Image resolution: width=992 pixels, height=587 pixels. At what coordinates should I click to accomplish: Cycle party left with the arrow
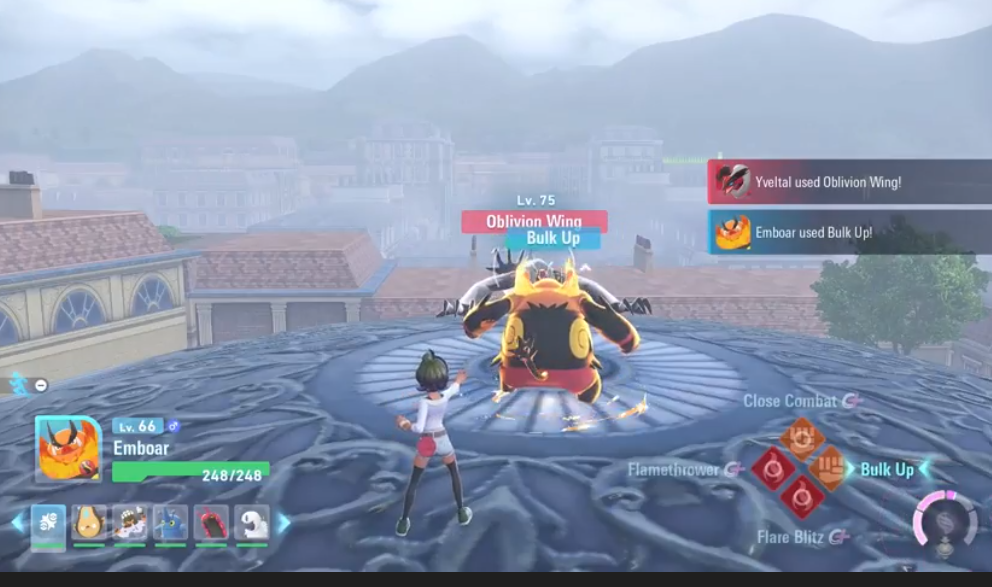point(16,523)
